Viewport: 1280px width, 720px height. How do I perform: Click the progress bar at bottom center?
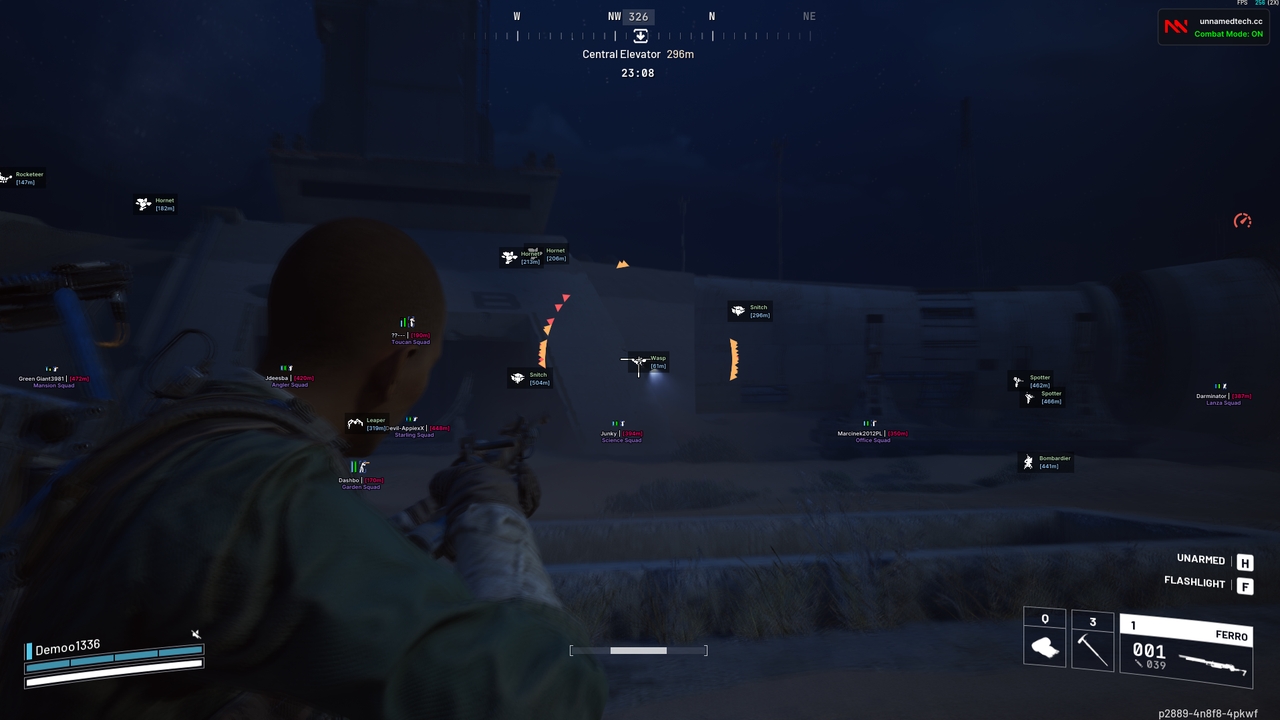coord(638,650)
